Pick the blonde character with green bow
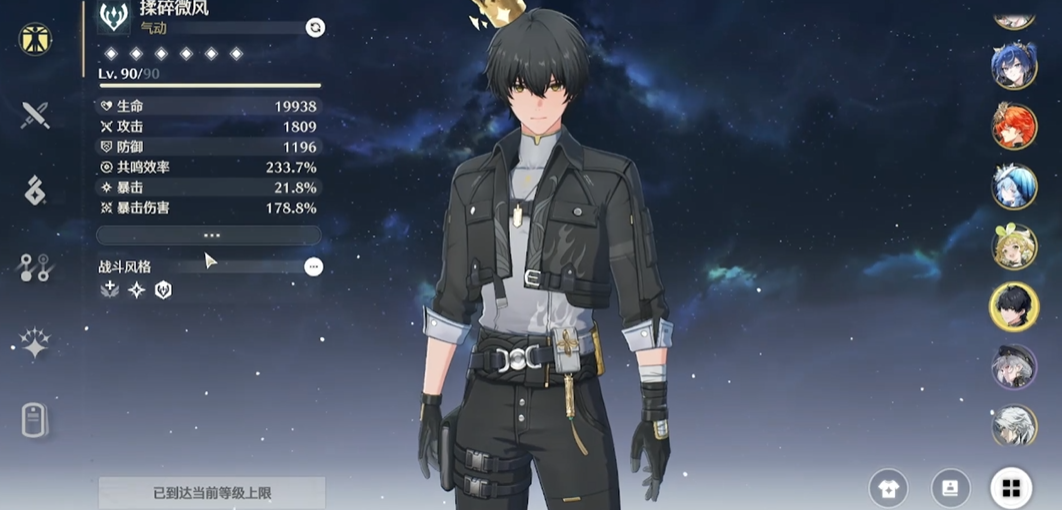Viewport: 1062px width, 510px height. [x=1014, y=247]
